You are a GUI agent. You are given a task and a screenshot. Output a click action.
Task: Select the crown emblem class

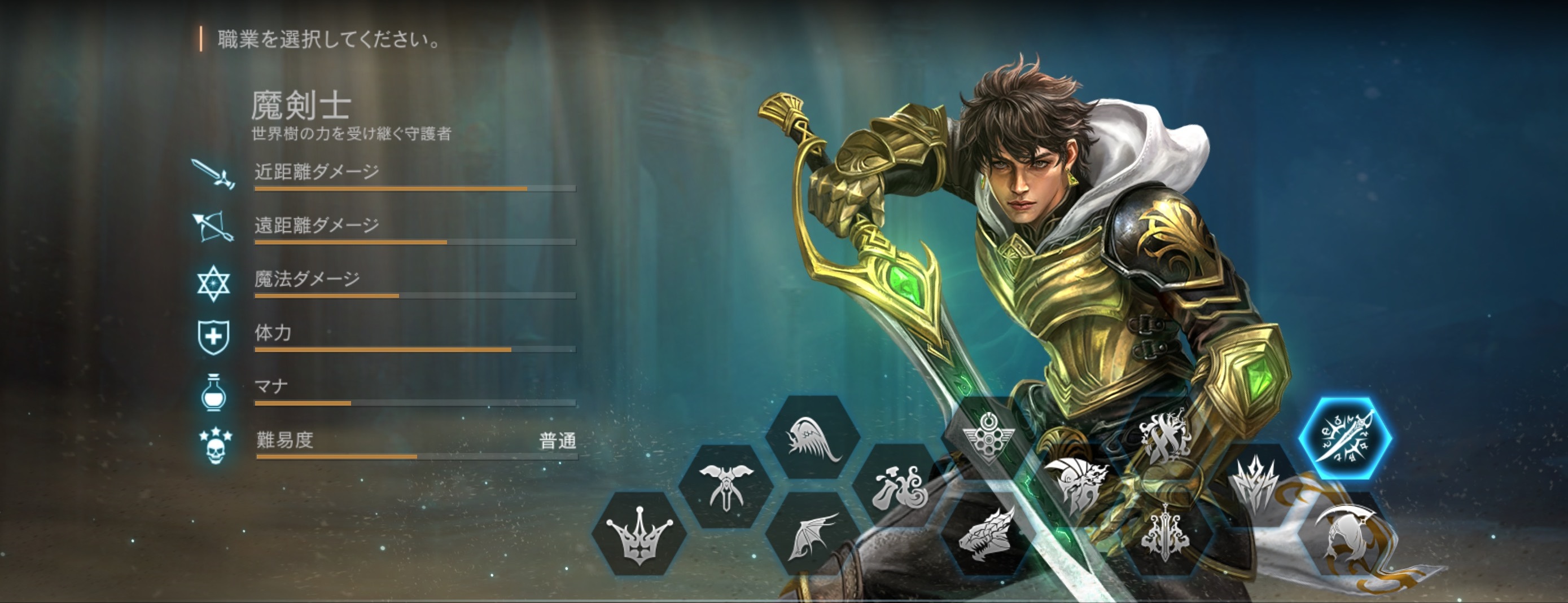(639, 534)
